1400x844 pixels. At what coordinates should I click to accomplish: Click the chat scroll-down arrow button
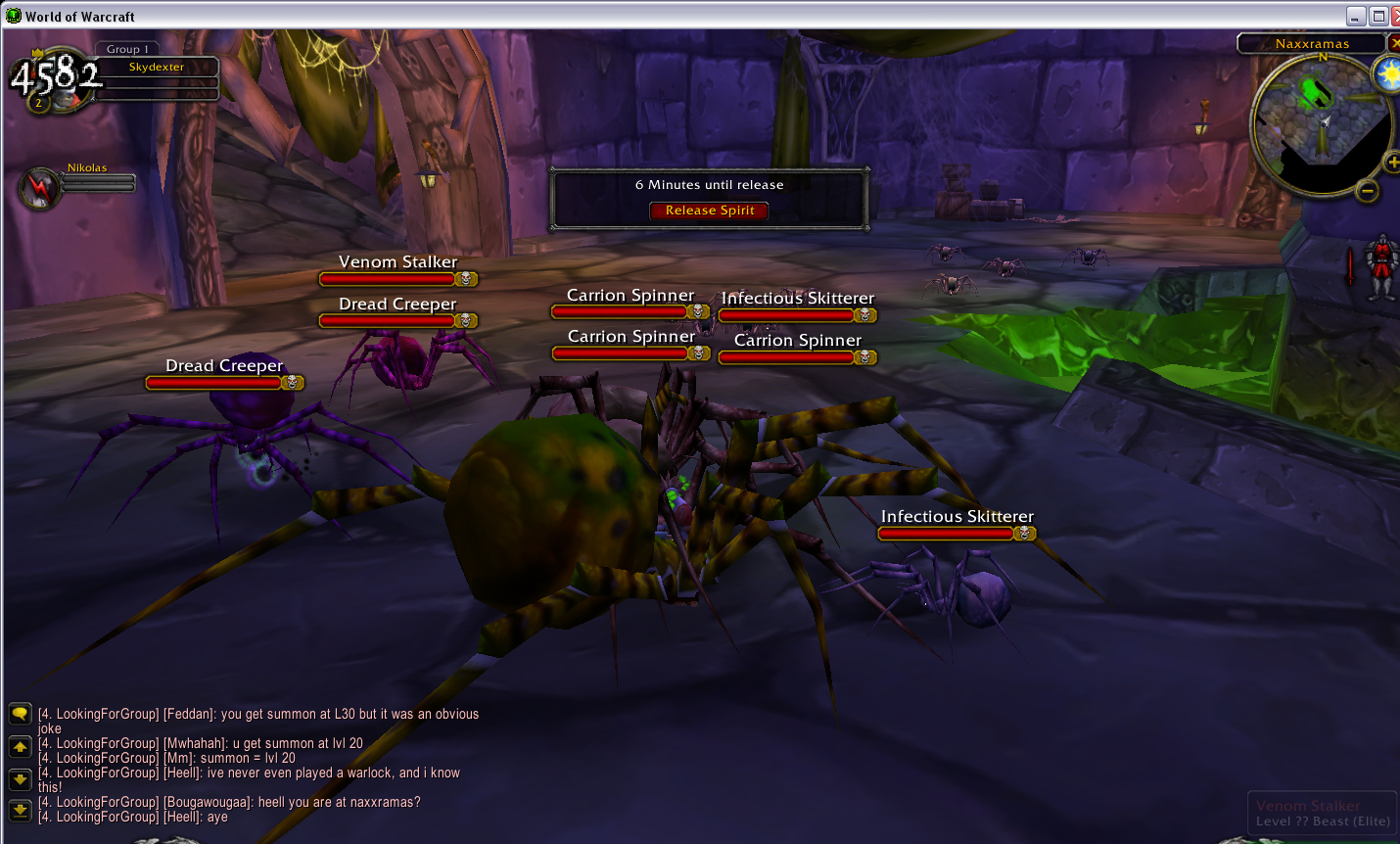click(x=20, y=779)
